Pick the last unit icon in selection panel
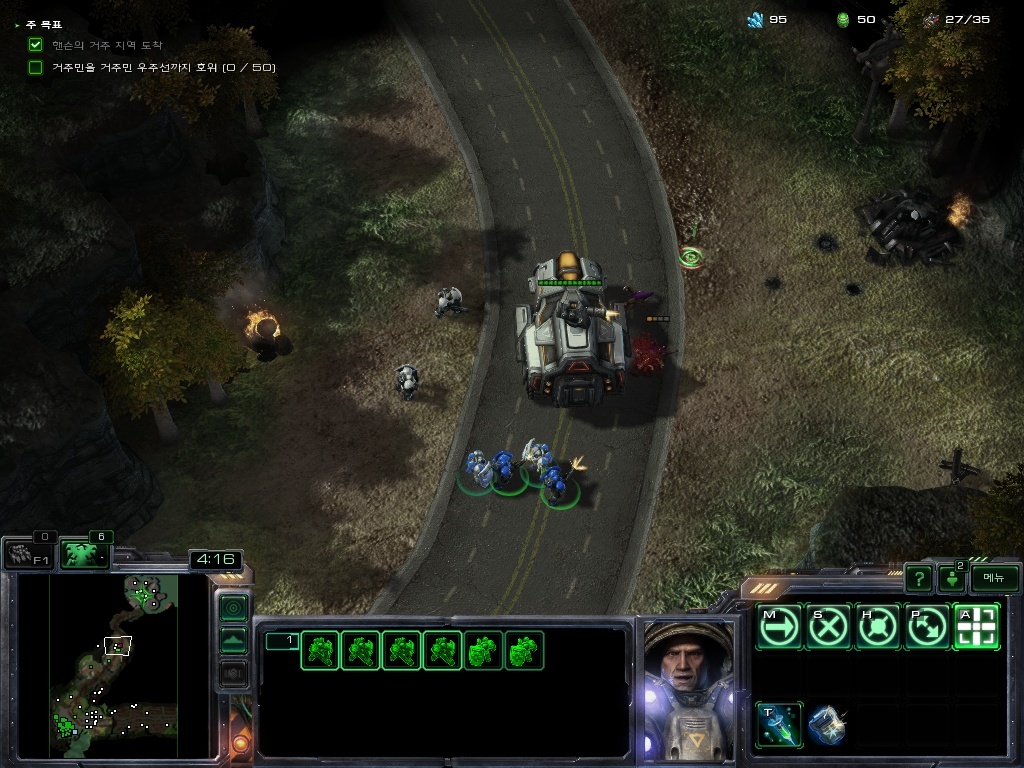Image resolution: width=1024 pixels, height=768 pixels. (x=524, y=651)
